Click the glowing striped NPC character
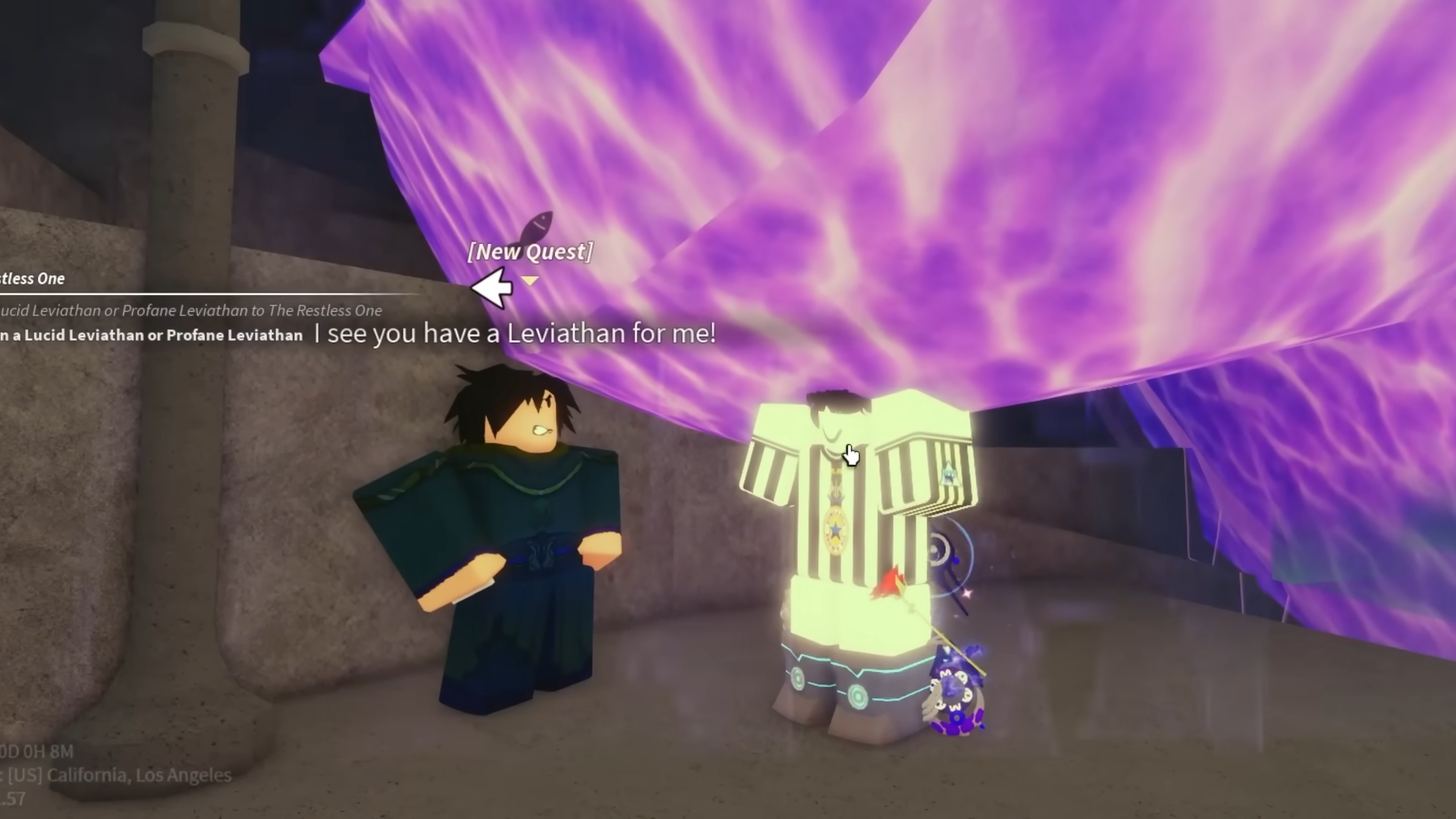The image size is (1456, 819). tap(849, 531)
